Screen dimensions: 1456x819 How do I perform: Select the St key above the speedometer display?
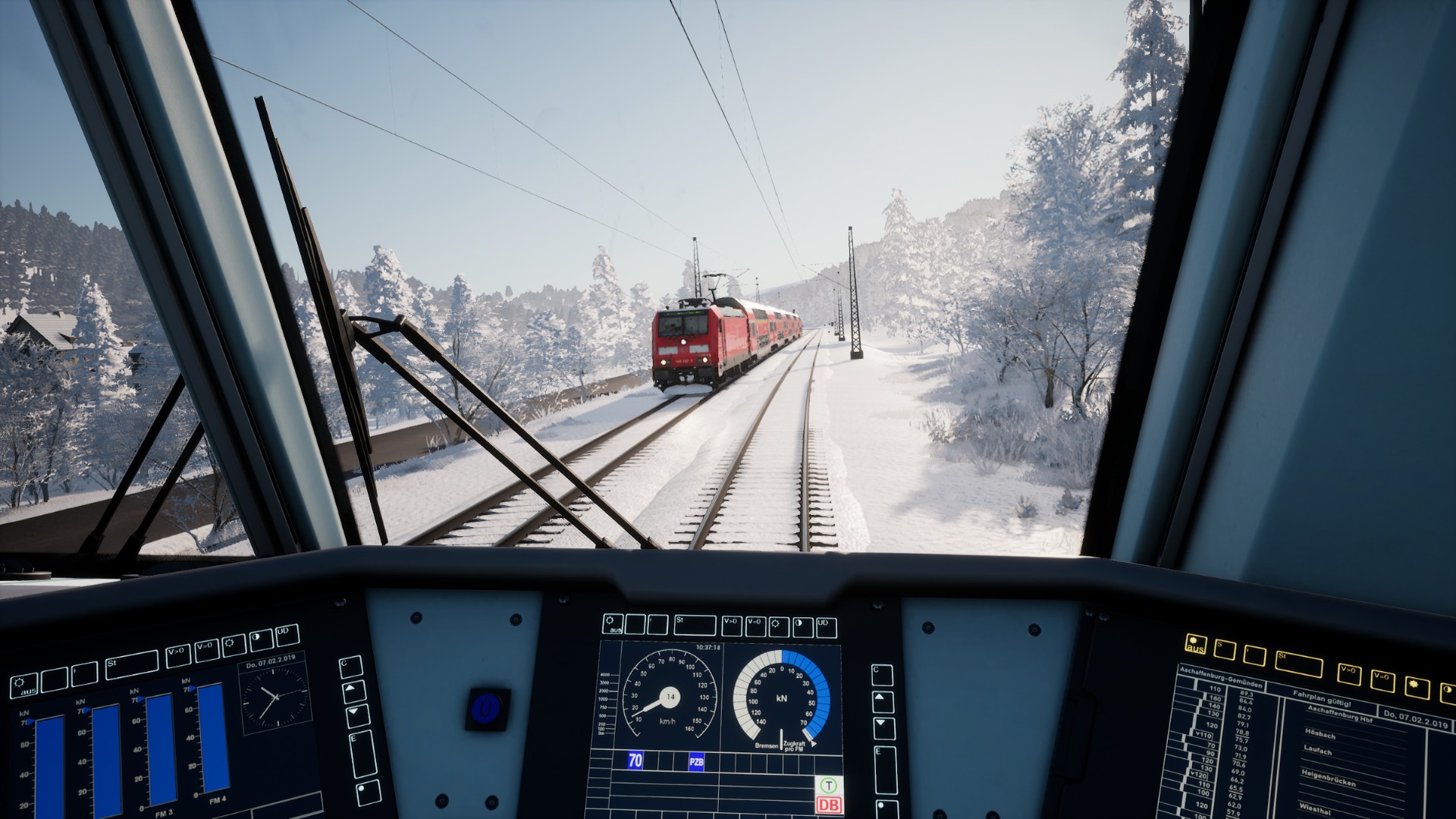pos(695,626)
